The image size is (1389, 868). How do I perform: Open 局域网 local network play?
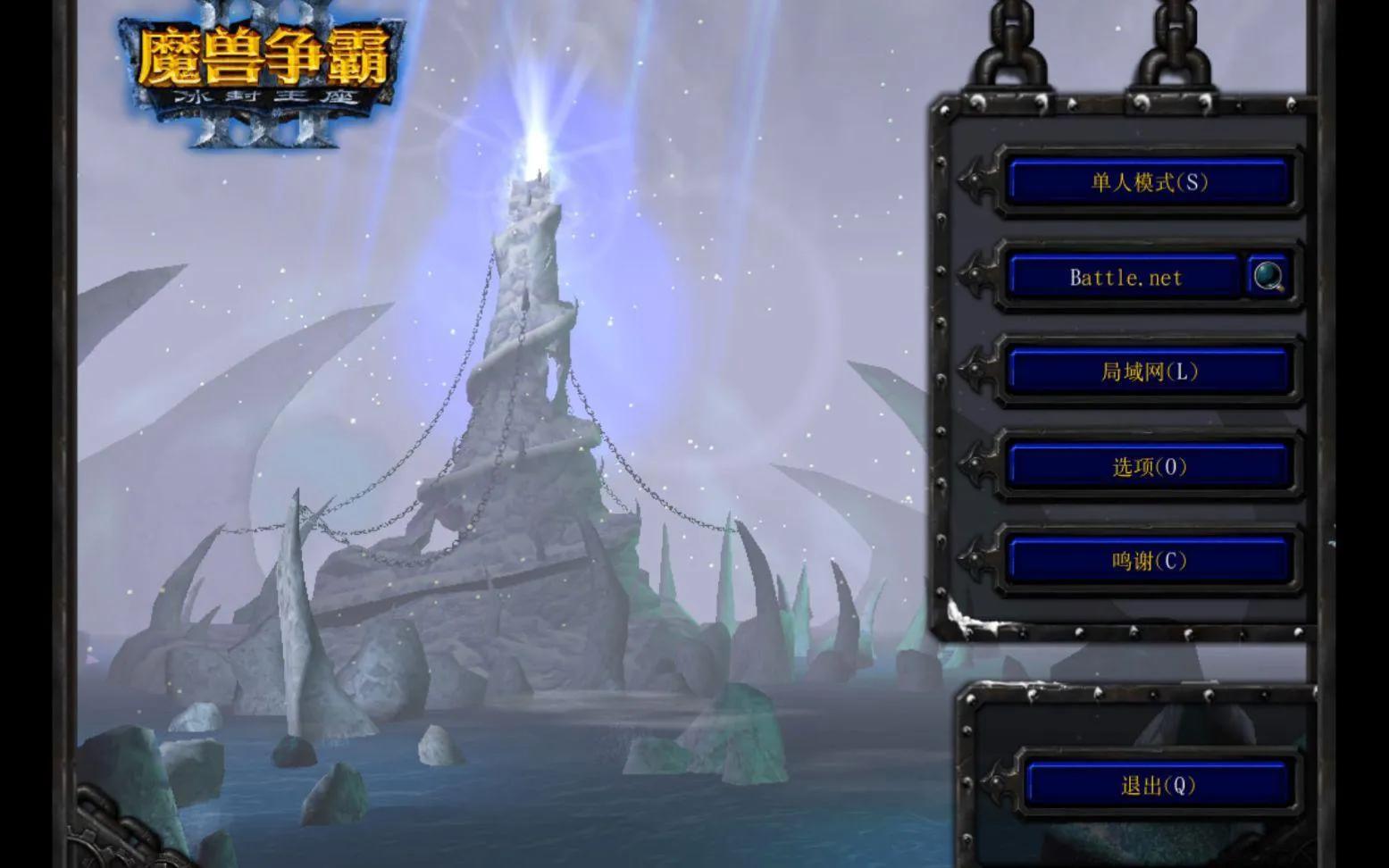pyautogui.click(x=1149, y=371)
